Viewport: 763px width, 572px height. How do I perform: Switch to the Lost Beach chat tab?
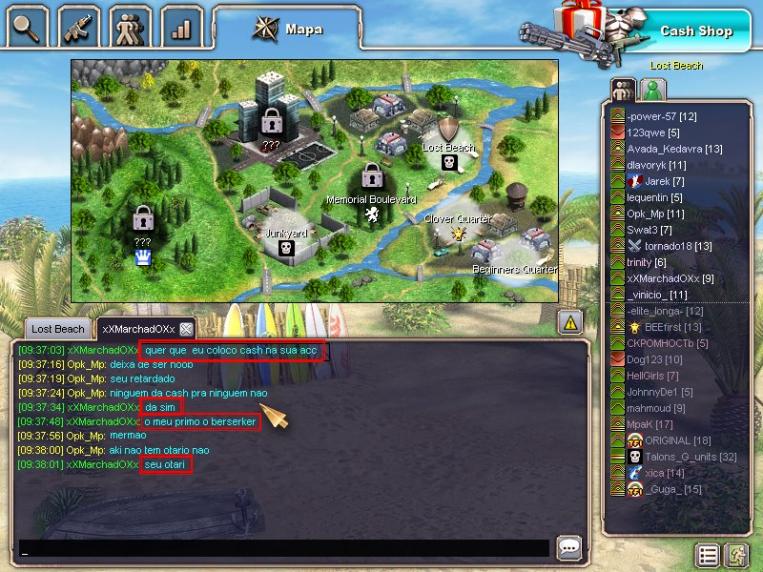58,328
